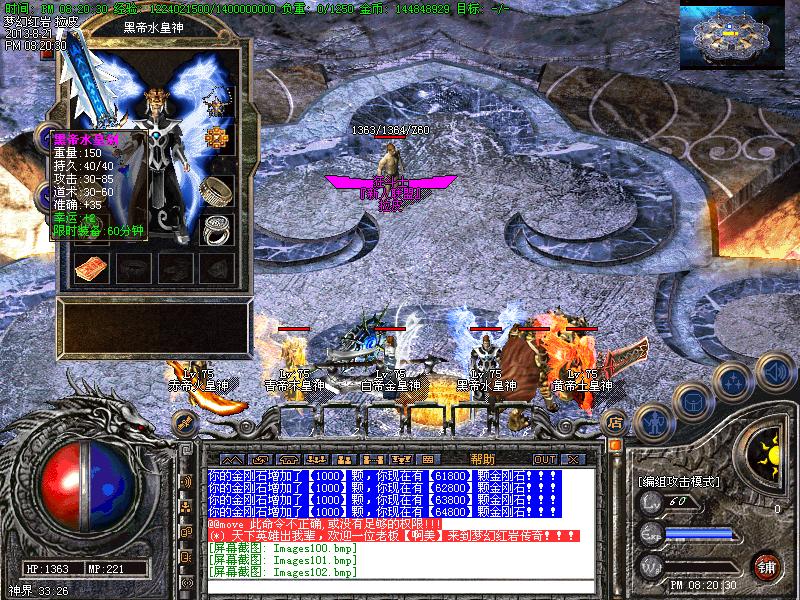The height and width of the screenshot is (600, 800).
Task: Click the round speaker sound button
Action: [774, 372]
